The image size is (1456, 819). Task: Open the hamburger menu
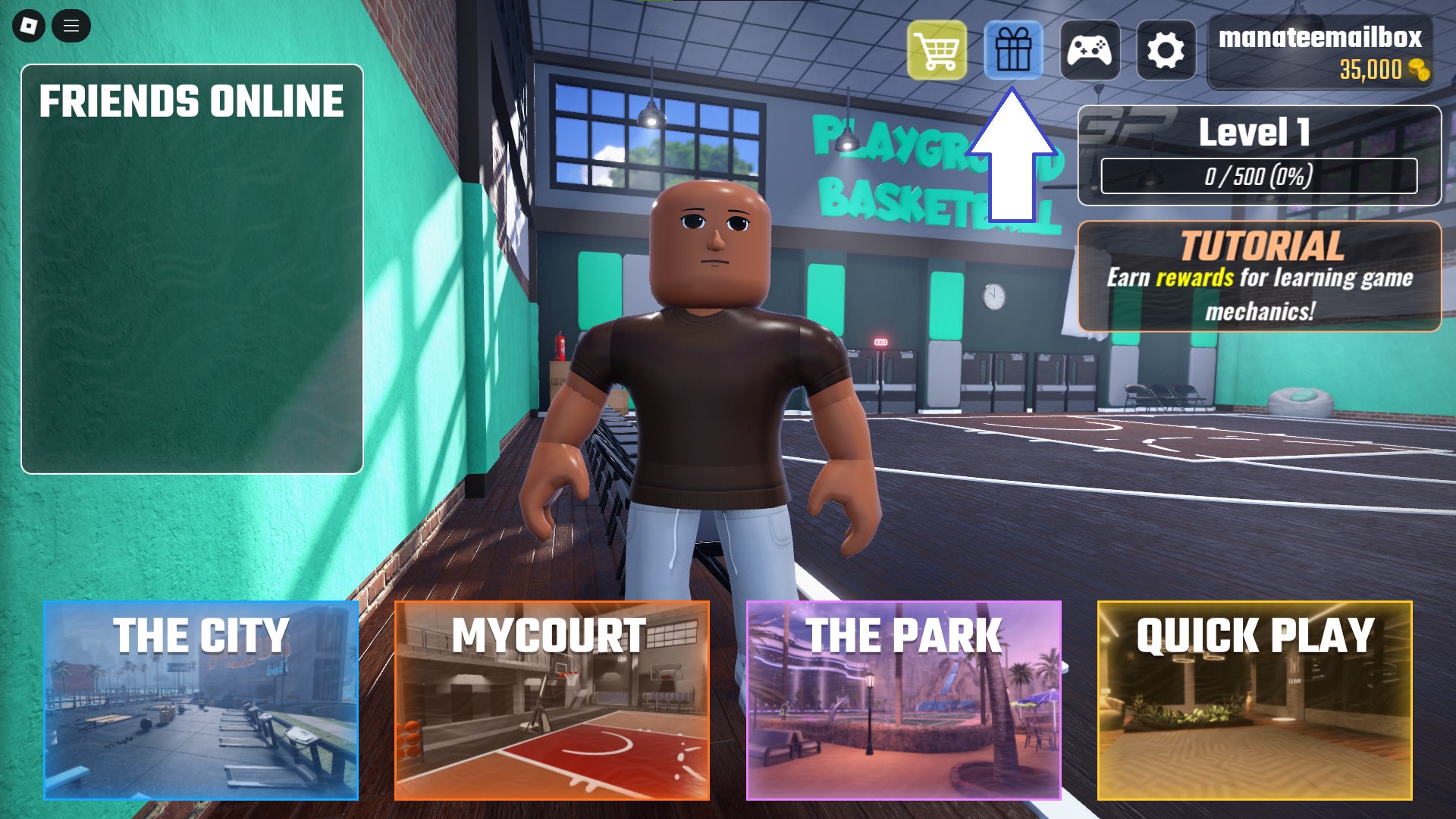(72, 25)
